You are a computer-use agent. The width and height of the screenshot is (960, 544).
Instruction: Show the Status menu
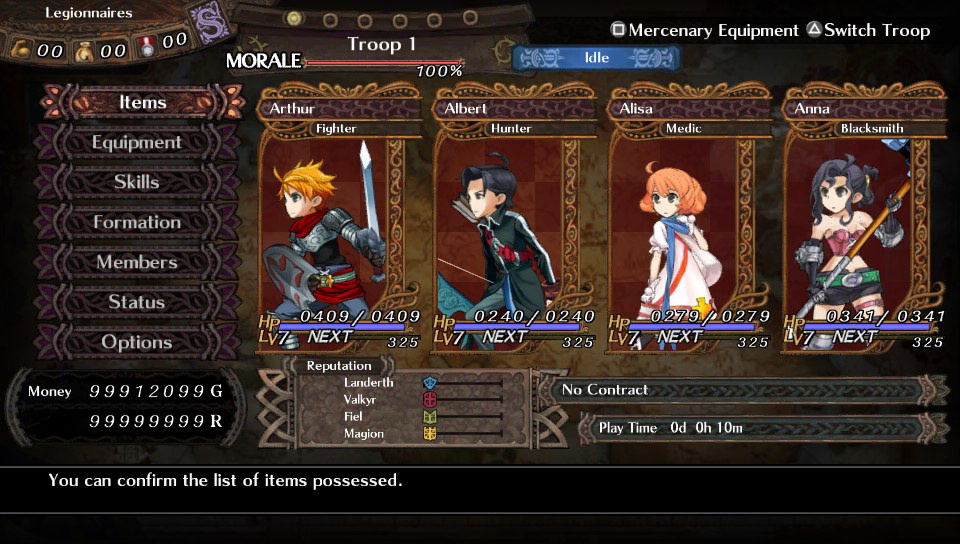click(x=137, y=302)
